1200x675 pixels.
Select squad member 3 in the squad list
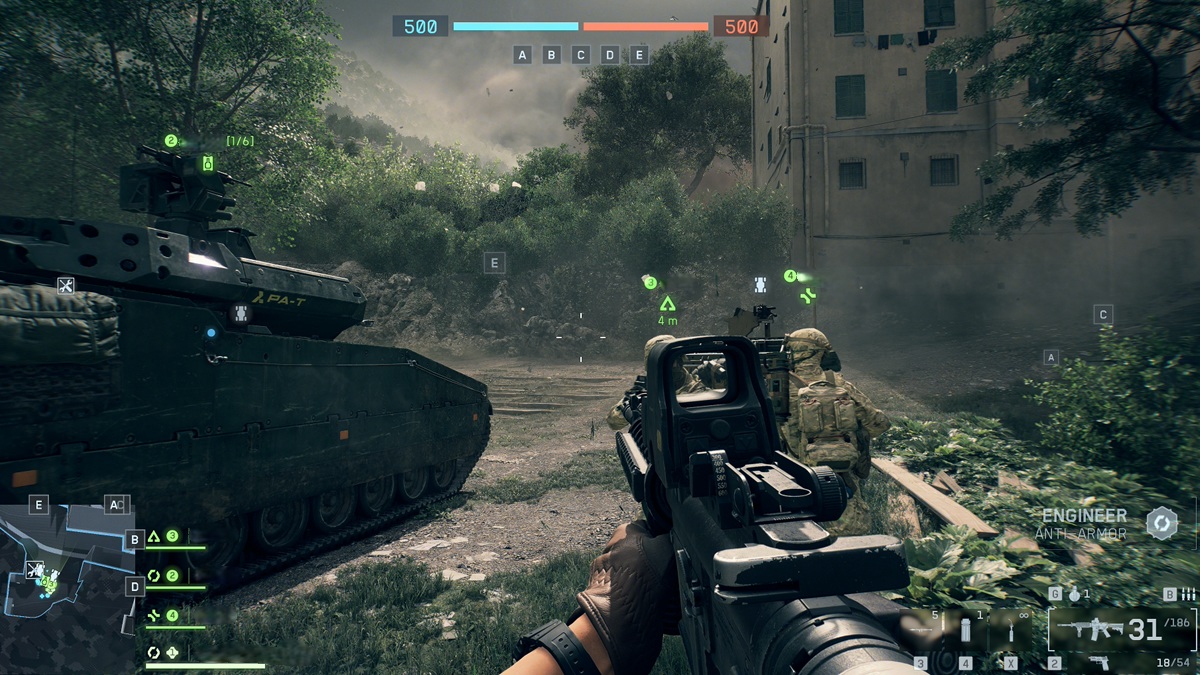[163, 537]
